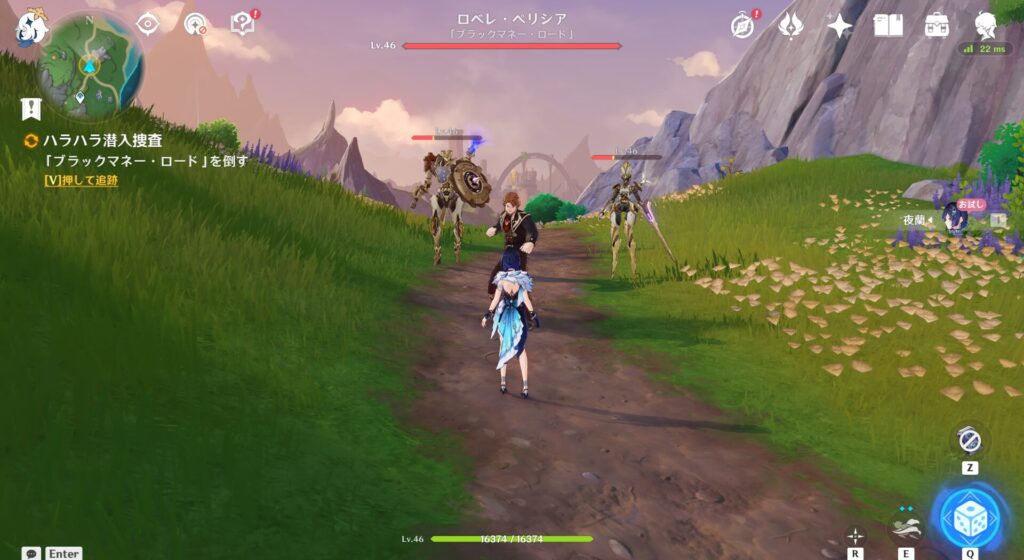This screenshot has width=1024, height=560.
Task: Open the paimon-style avatar menu icon
Action: (x=29, y=28)
